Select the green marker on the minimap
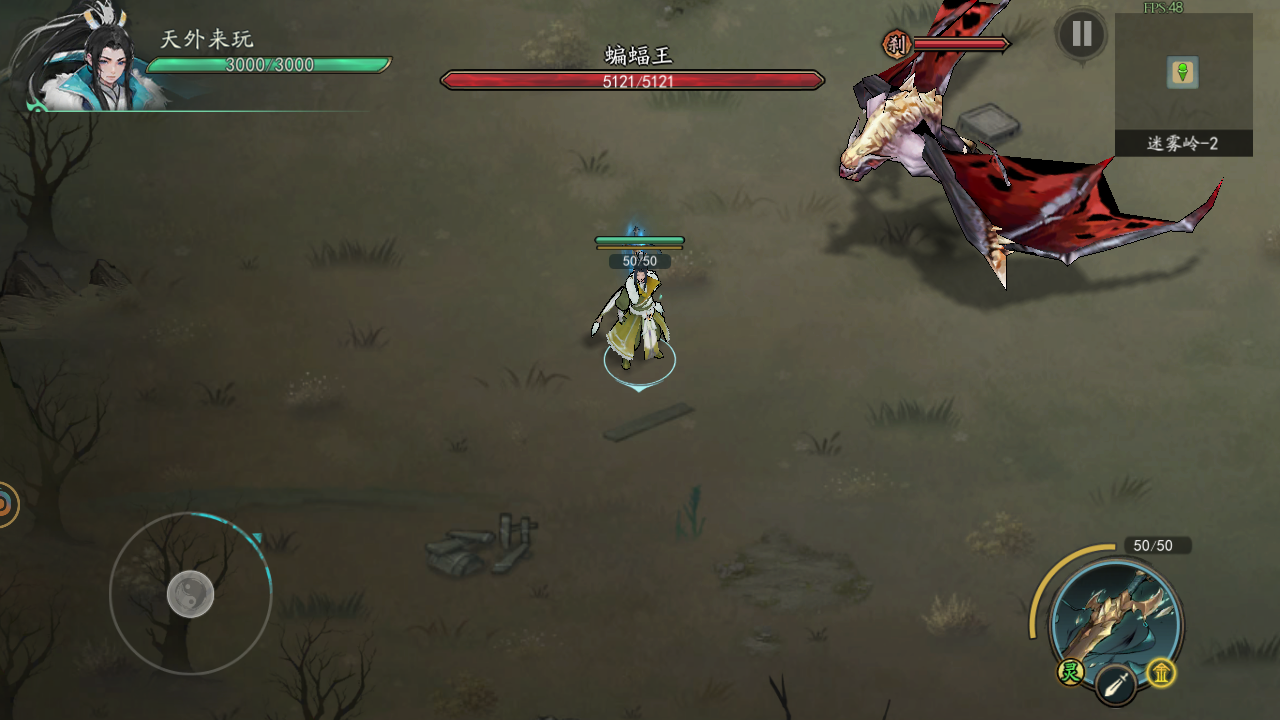Screen dimensions: 1280x720 coord(1183,72)
